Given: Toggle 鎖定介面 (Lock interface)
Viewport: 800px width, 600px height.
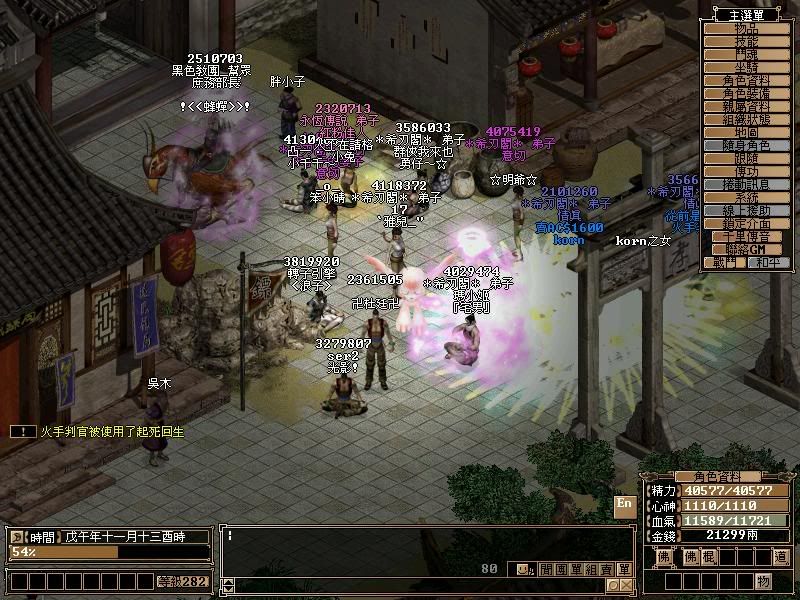Looking at the screenshot, I should coord(746,224).
